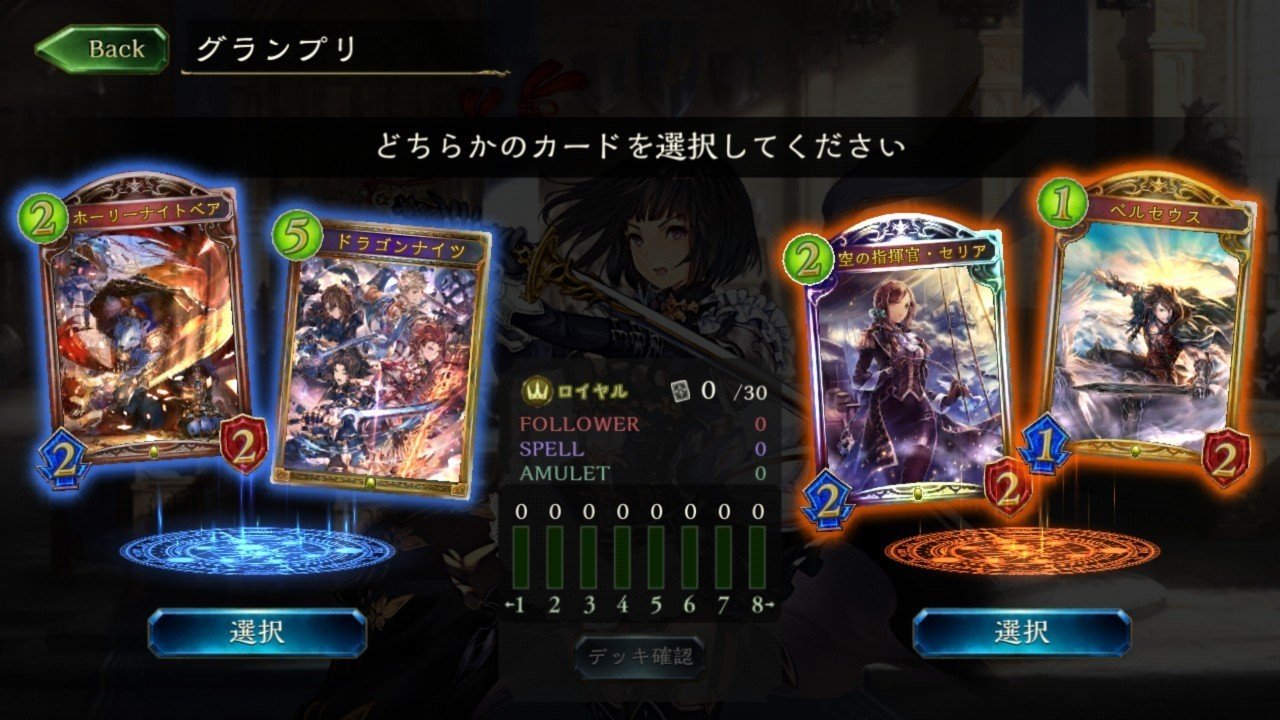This screenshot has height=720, width=1280.
Task: Click the cost 2 gem on 空の指揮官・セリア
Action: click(809, 257)
